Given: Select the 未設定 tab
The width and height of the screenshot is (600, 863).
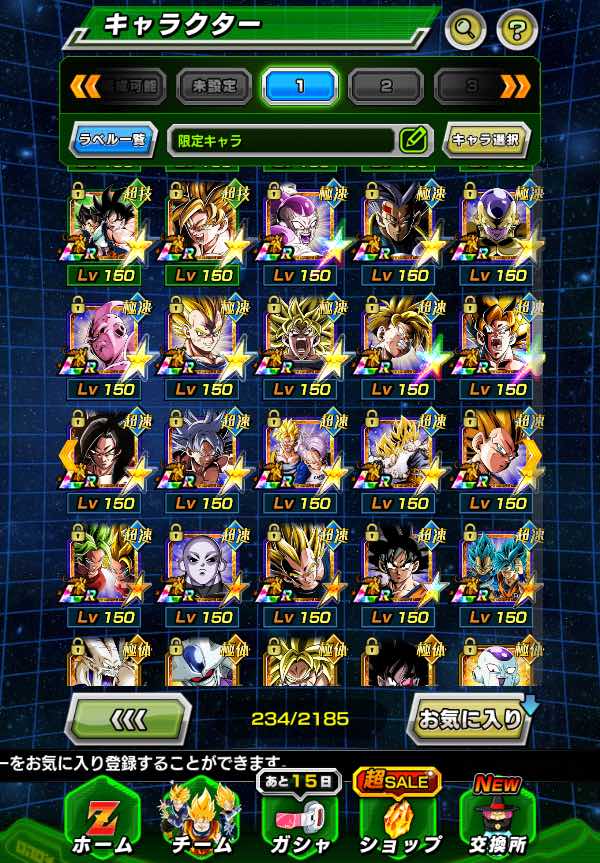Looking at the screenshot, I should (x=214, y=86).
